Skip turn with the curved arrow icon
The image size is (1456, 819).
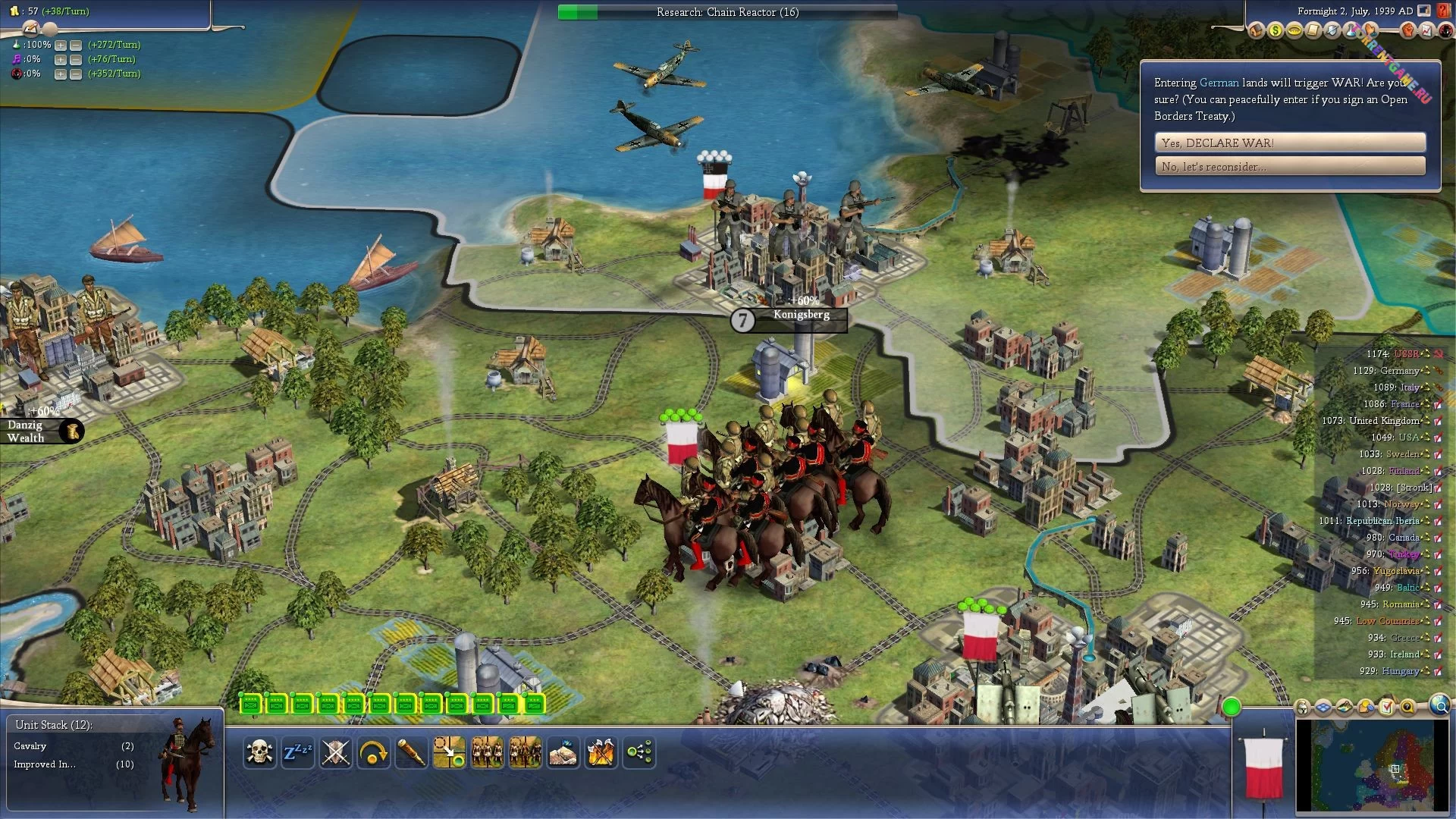click(x=373, y=753)
